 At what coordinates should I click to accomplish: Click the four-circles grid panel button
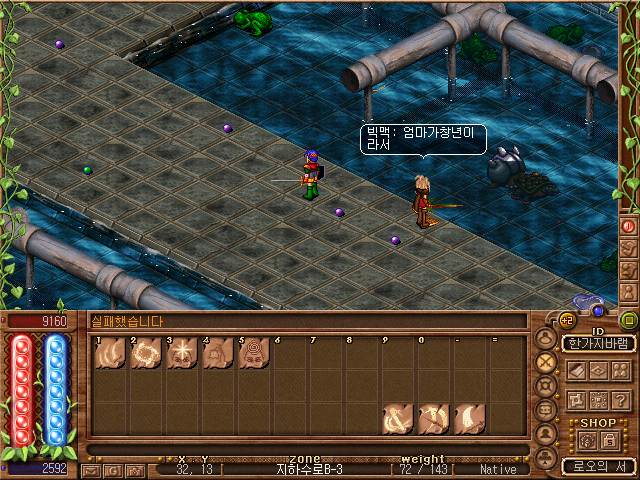point(621,370)
